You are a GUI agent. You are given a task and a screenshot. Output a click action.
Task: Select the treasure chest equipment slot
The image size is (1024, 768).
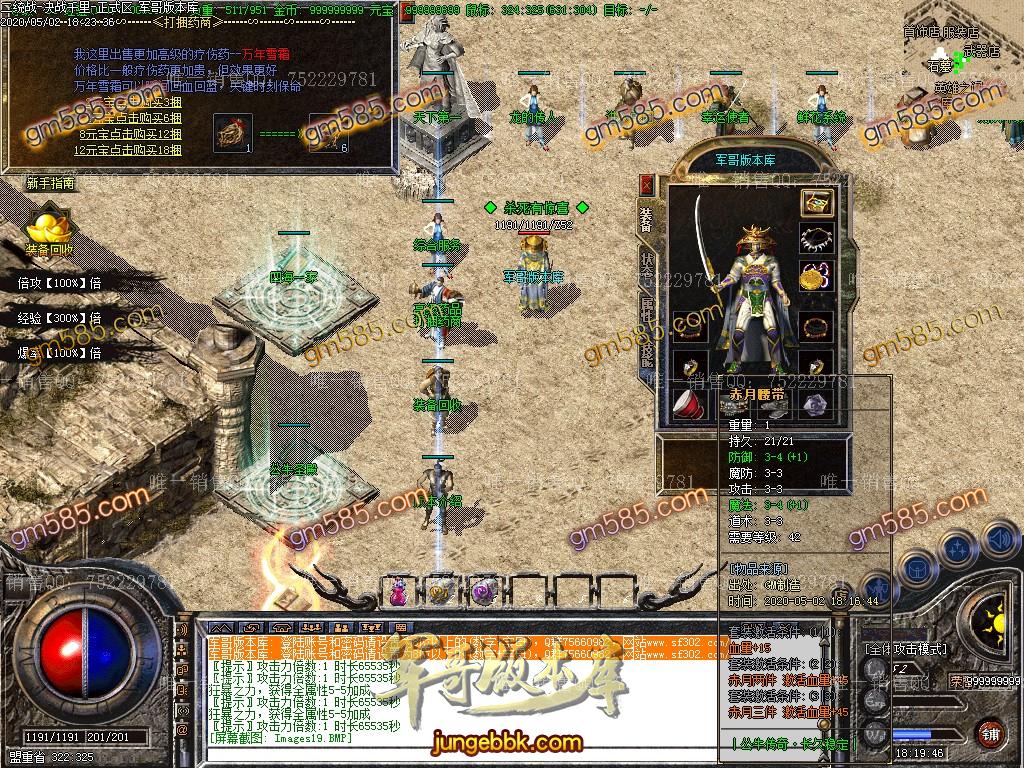816,203
